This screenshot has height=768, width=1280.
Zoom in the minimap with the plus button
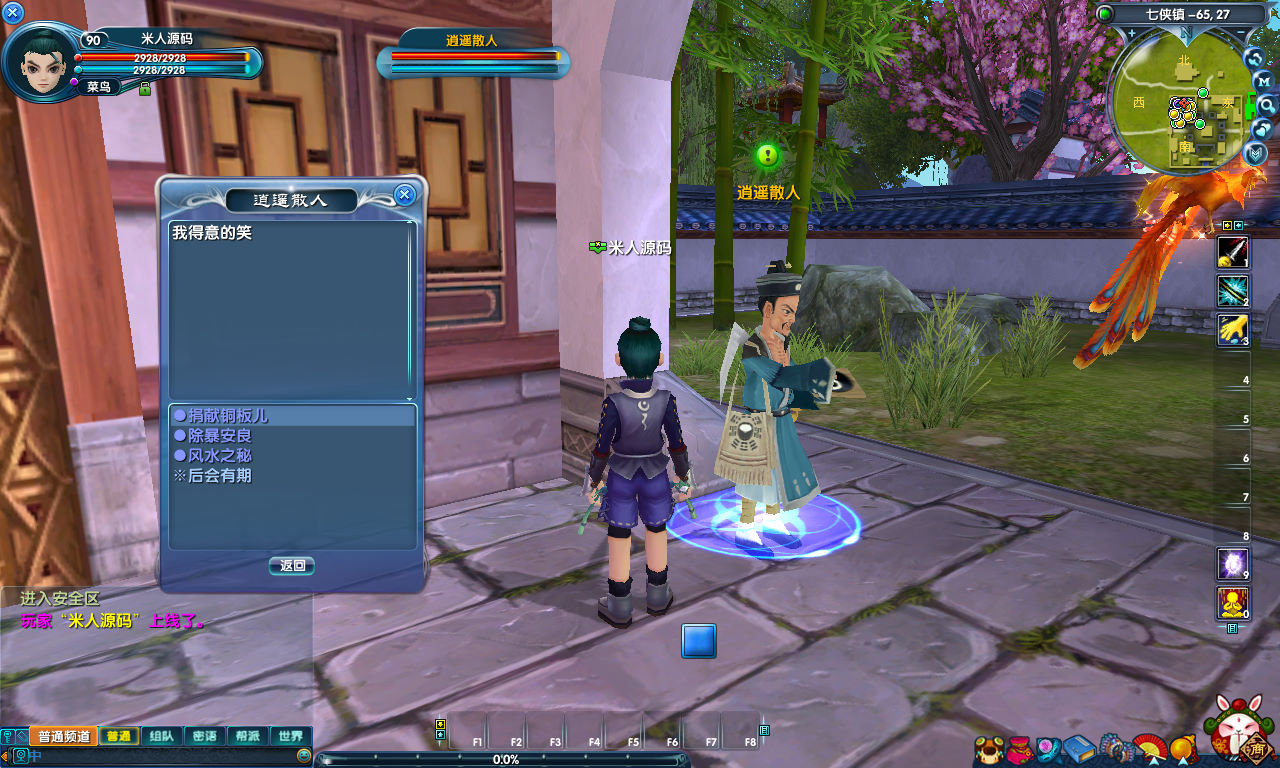coord(1131,34)
